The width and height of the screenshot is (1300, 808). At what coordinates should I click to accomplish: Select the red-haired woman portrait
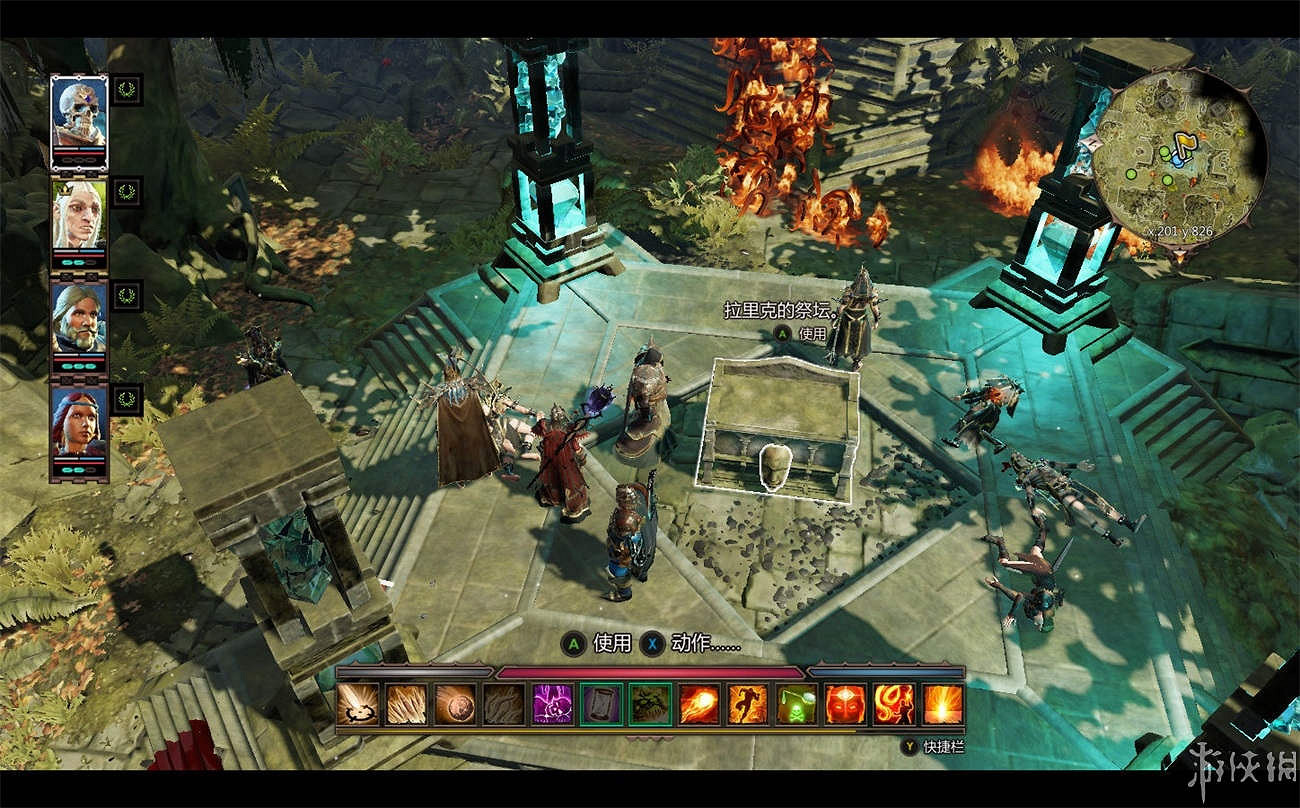[79, 420]
